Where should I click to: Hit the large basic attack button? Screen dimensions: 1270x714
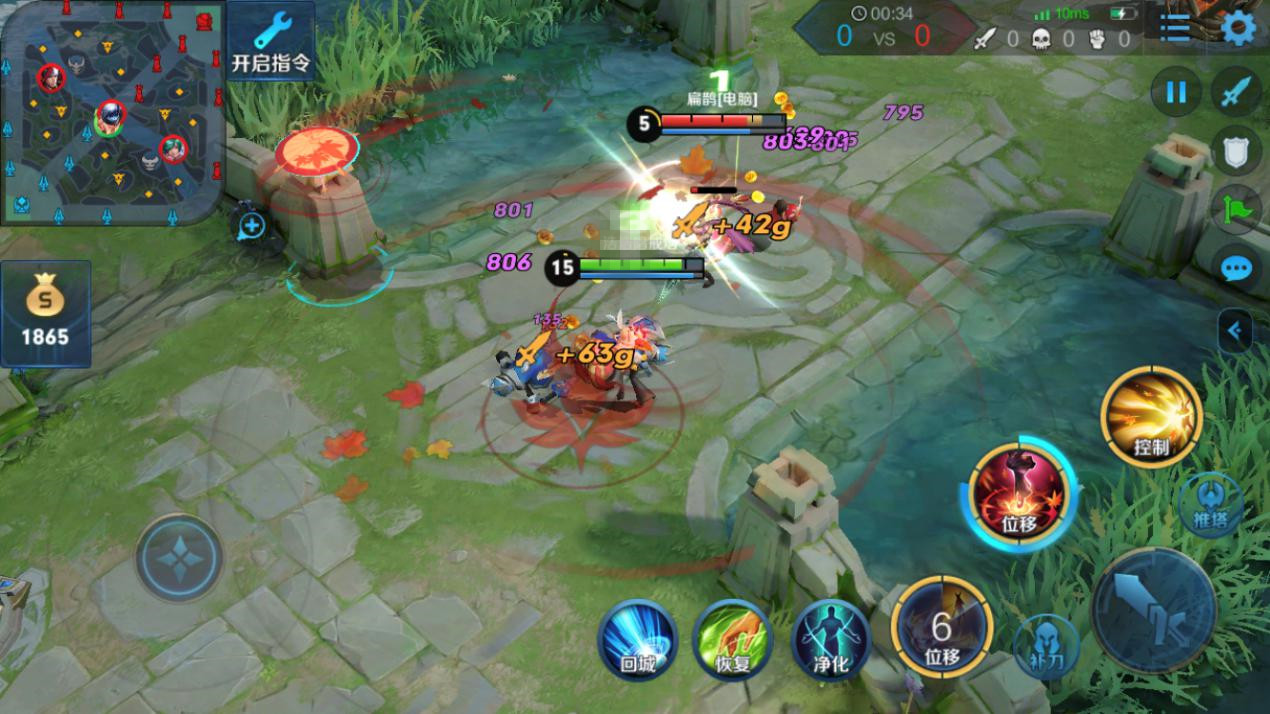1153,609
